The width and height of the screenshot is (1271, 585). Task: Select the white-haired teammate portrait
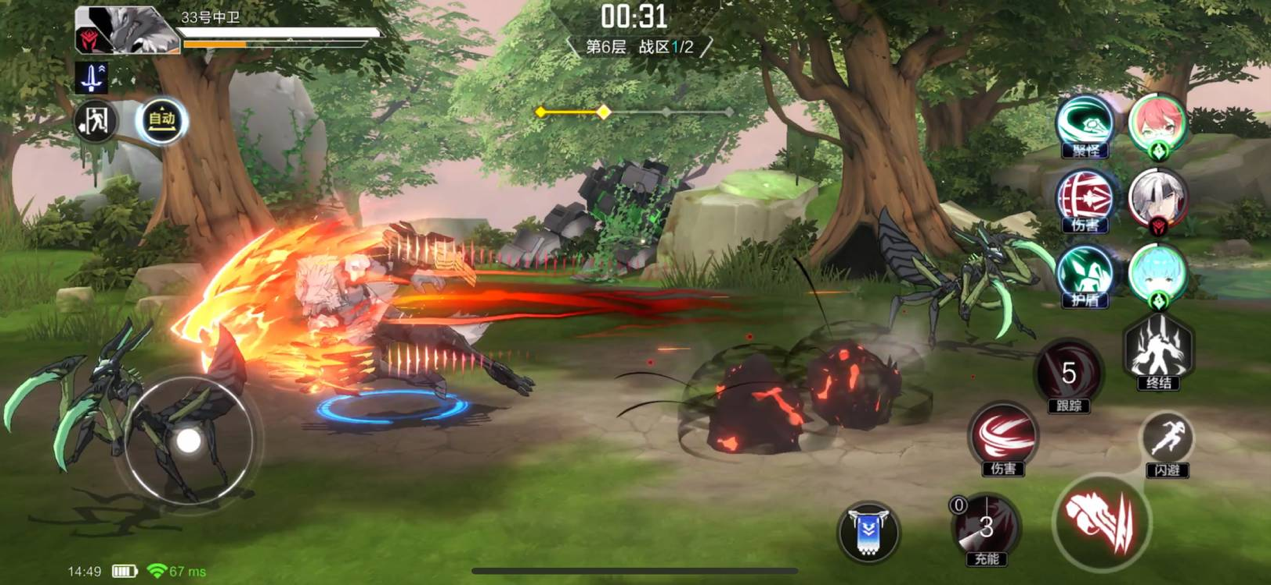1158,198
